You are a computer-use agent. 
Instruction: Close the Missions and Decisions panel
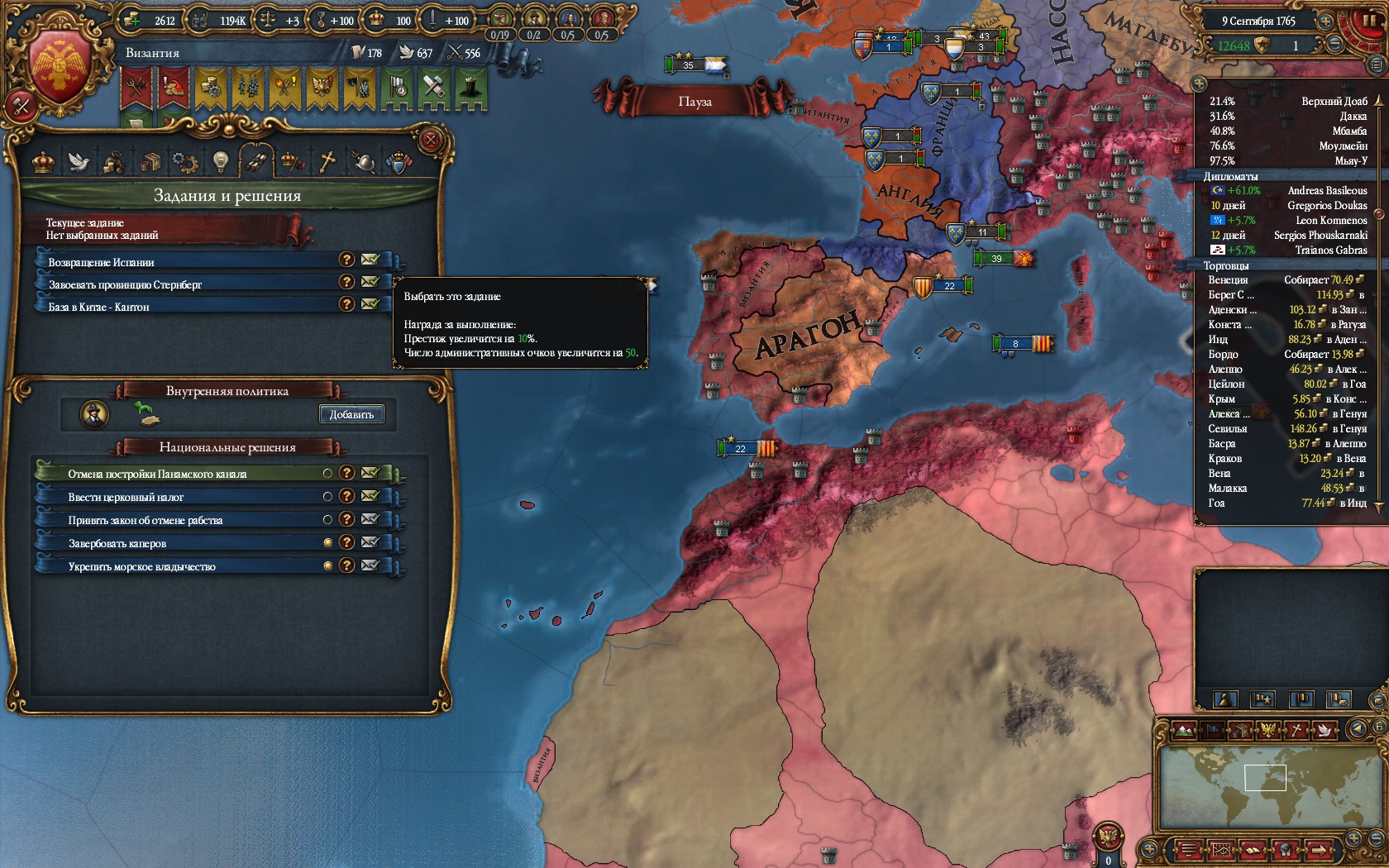430,140
